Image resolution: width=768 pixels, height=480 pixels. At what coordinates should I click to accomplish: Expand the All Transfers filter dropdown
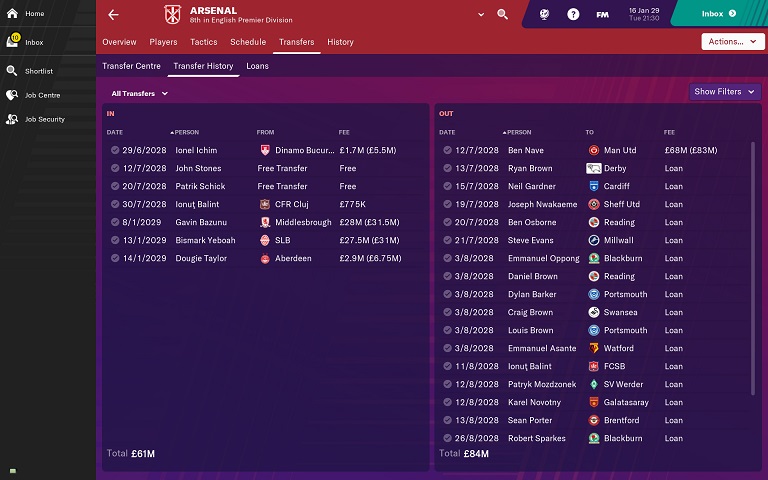[140, 93]
